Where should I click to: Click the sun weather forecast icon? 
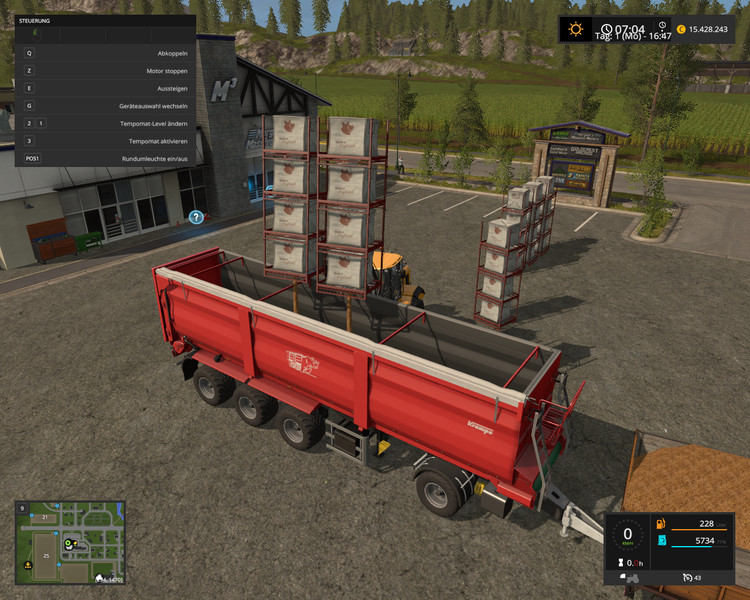576,29
